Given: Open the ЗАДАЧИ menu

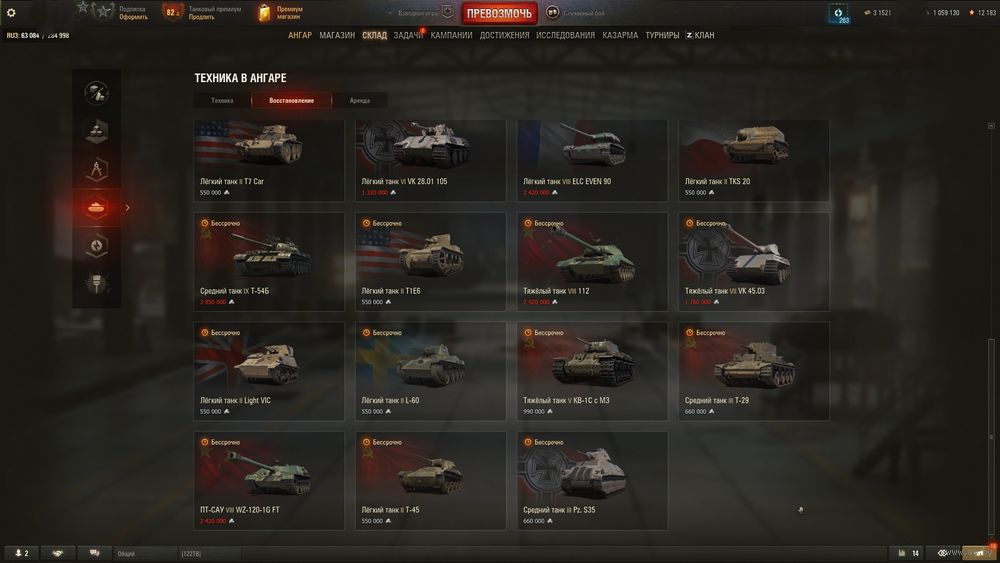Looking at the screenshot, I should [408, 35].
